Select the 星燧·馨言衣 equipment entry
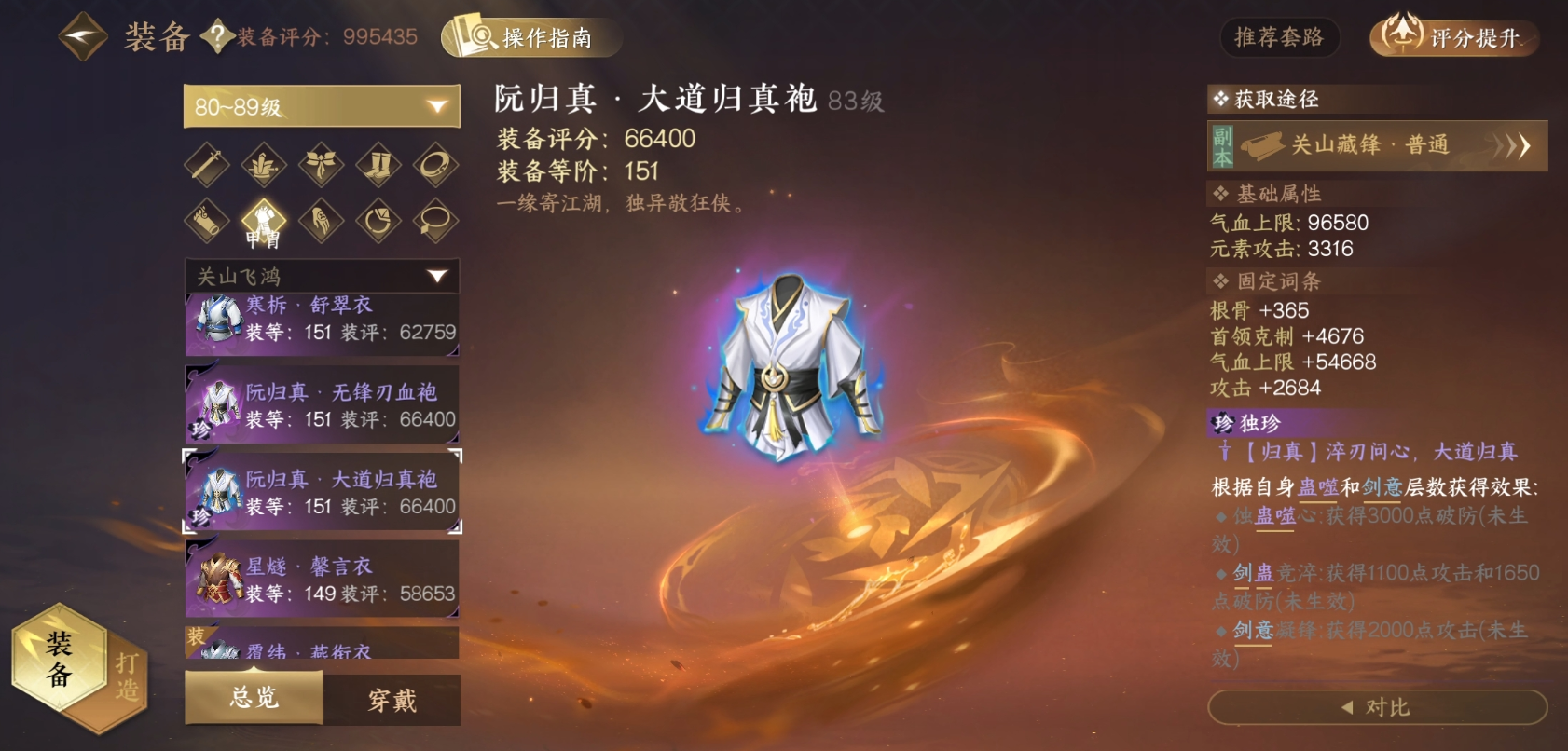 click(x=323, y=578)
